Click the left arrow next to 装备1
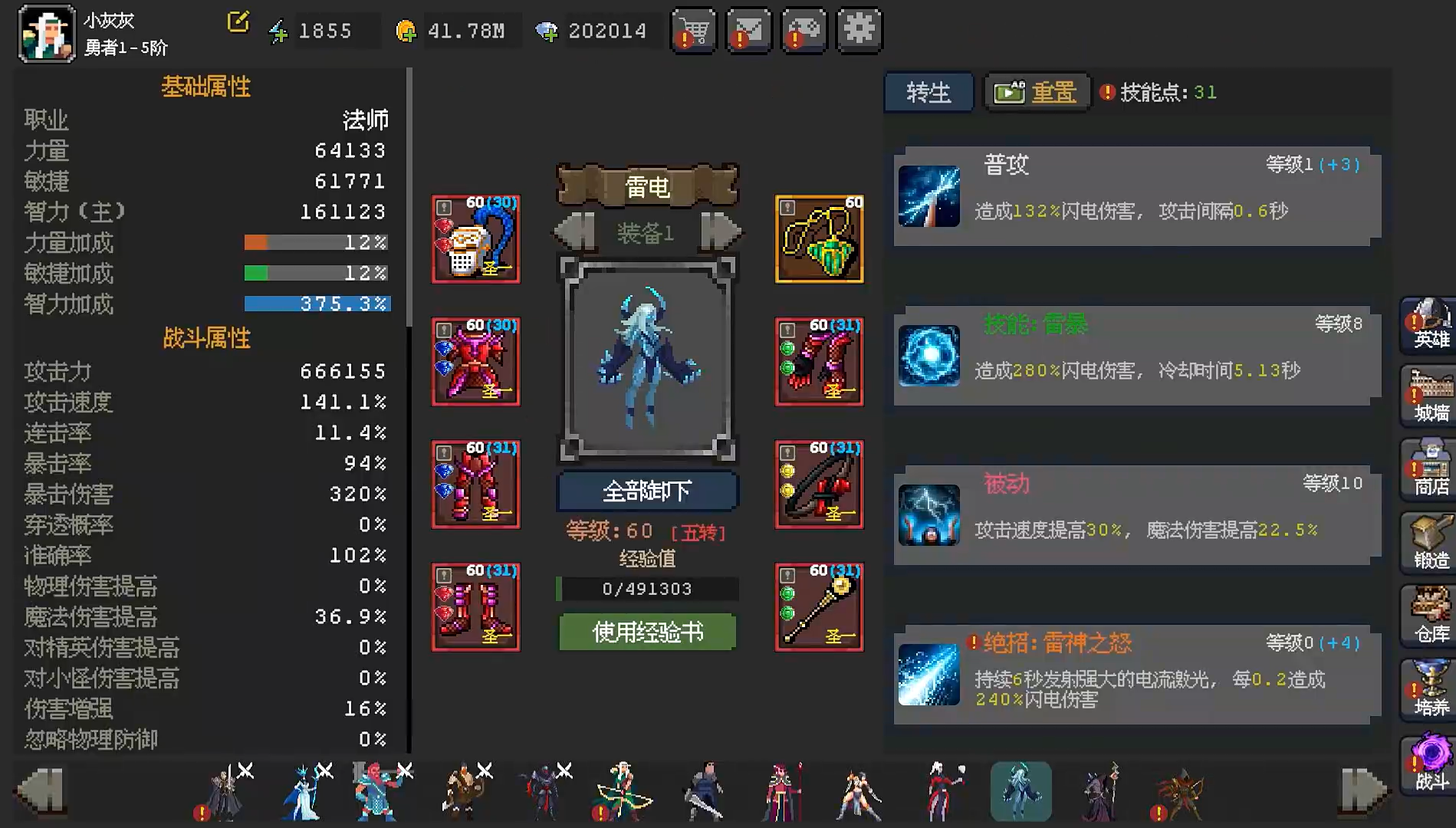Image resolution: width=1456 pixels, height=828 pixels. pyautogui.click(x=574, y=231)
